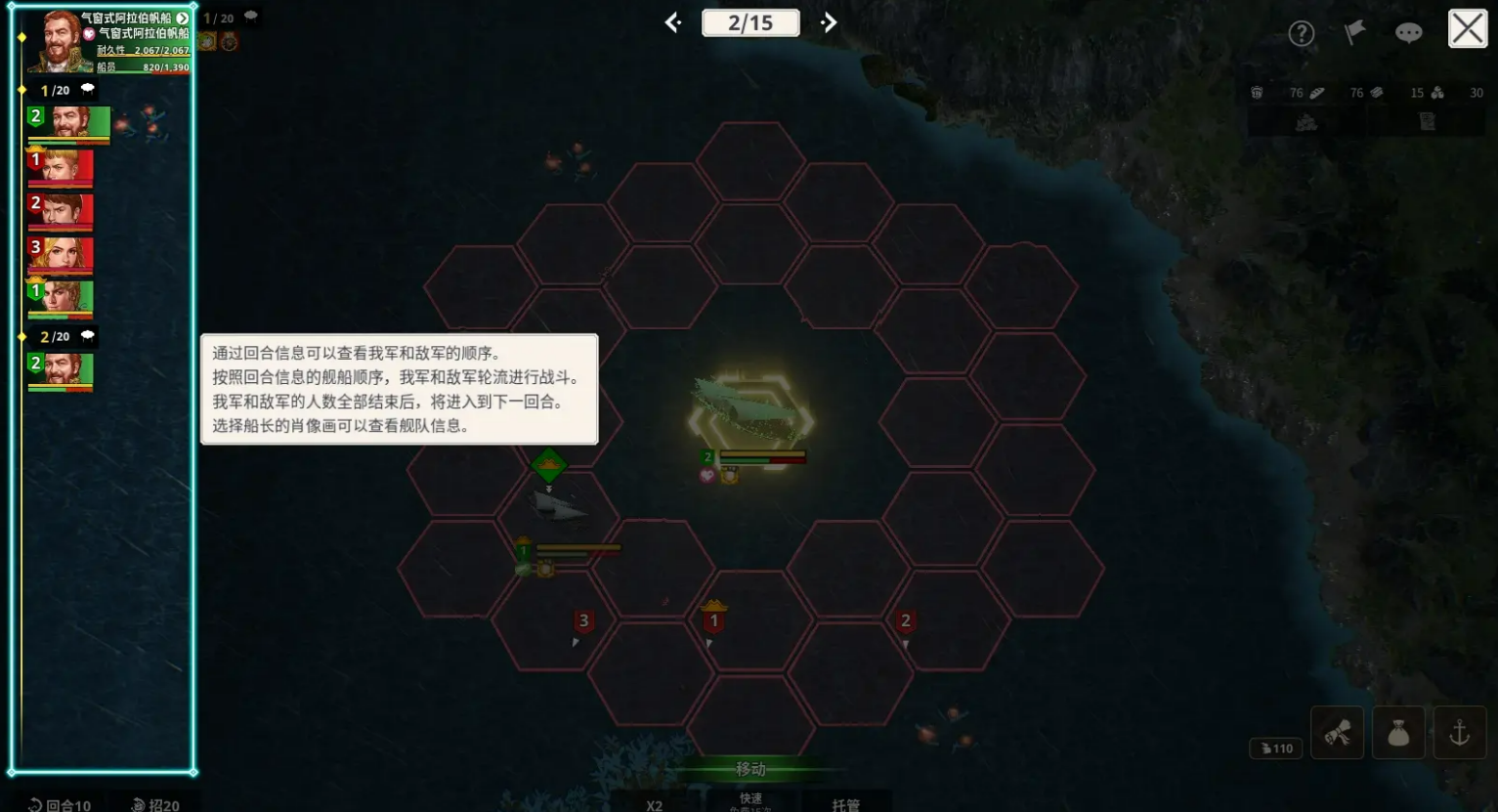Image resolution: width=1498 pixels, height=812 pixels.
Task: Open the help question mark icon
Action: pyautogui.click(x=1302, y=32)
